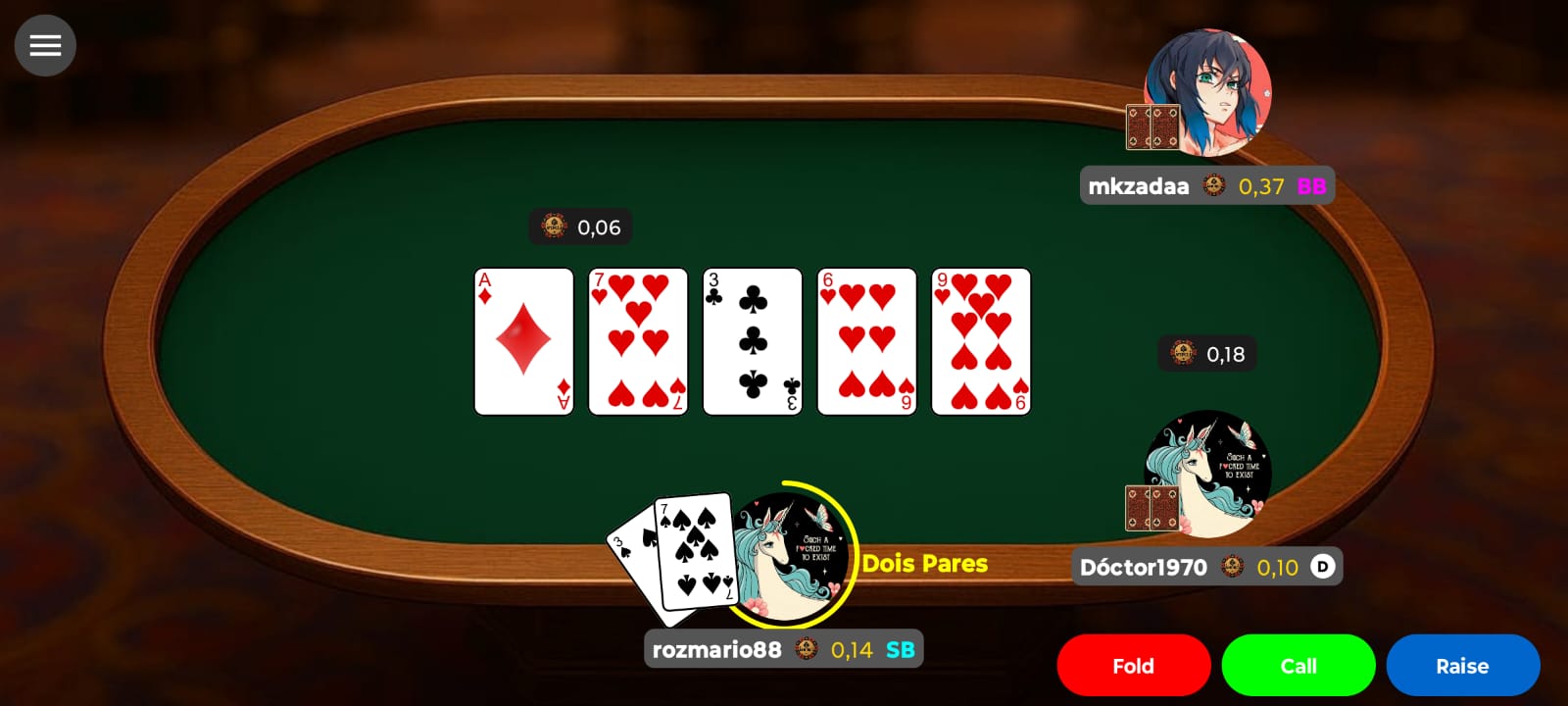Viewport: 1568px width, 706px height.
Task: Click the pot chip icon showing 0,06
Action: point(552,227)
